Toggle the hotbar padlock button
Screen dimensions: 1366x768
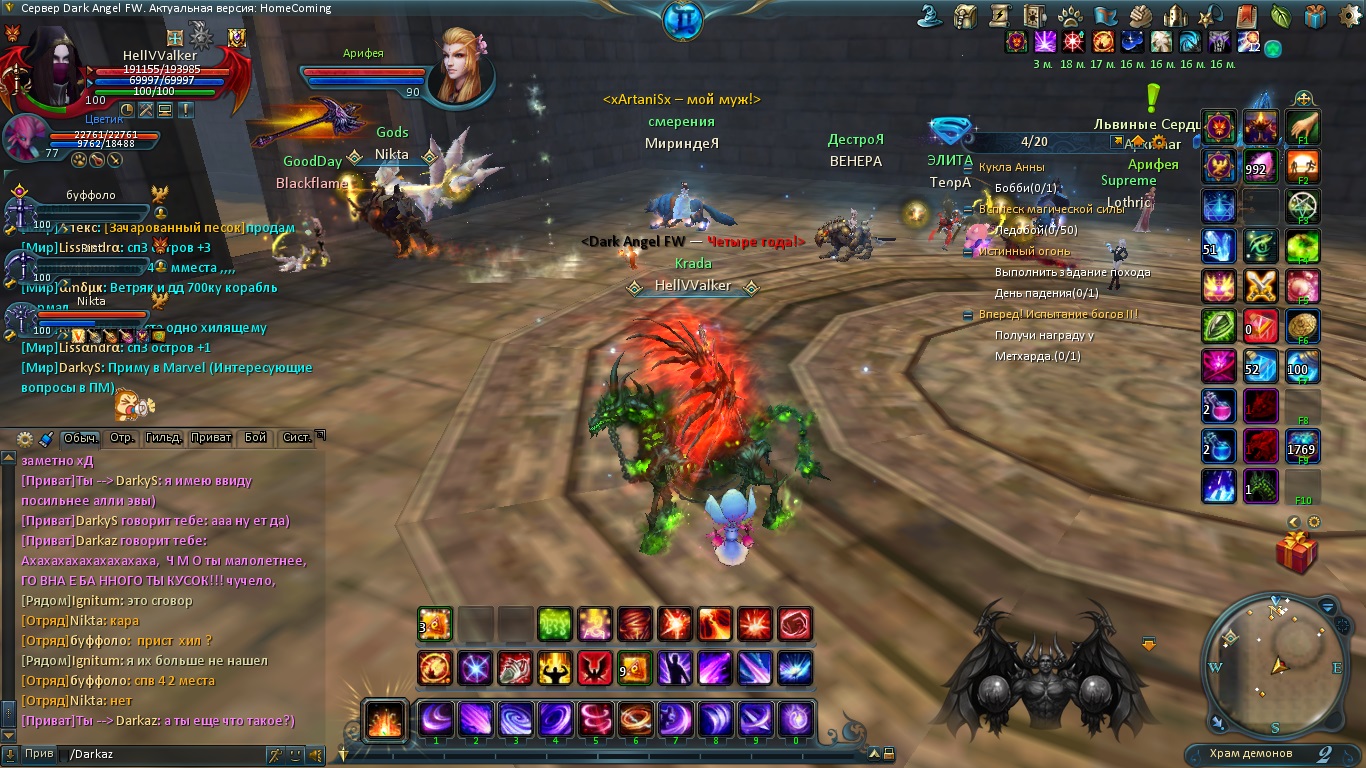coord(888,754)
